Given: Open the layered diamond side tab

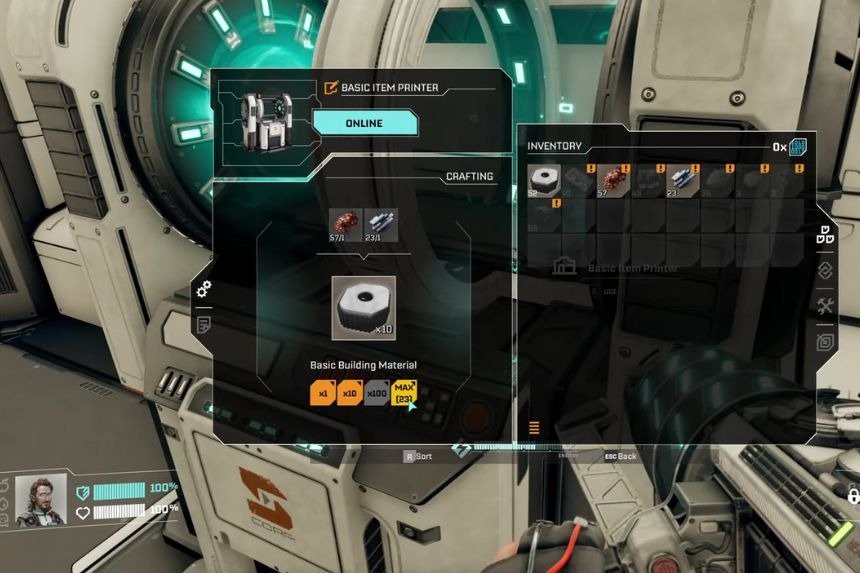Looking at the screenshot, I should point(826,271).
